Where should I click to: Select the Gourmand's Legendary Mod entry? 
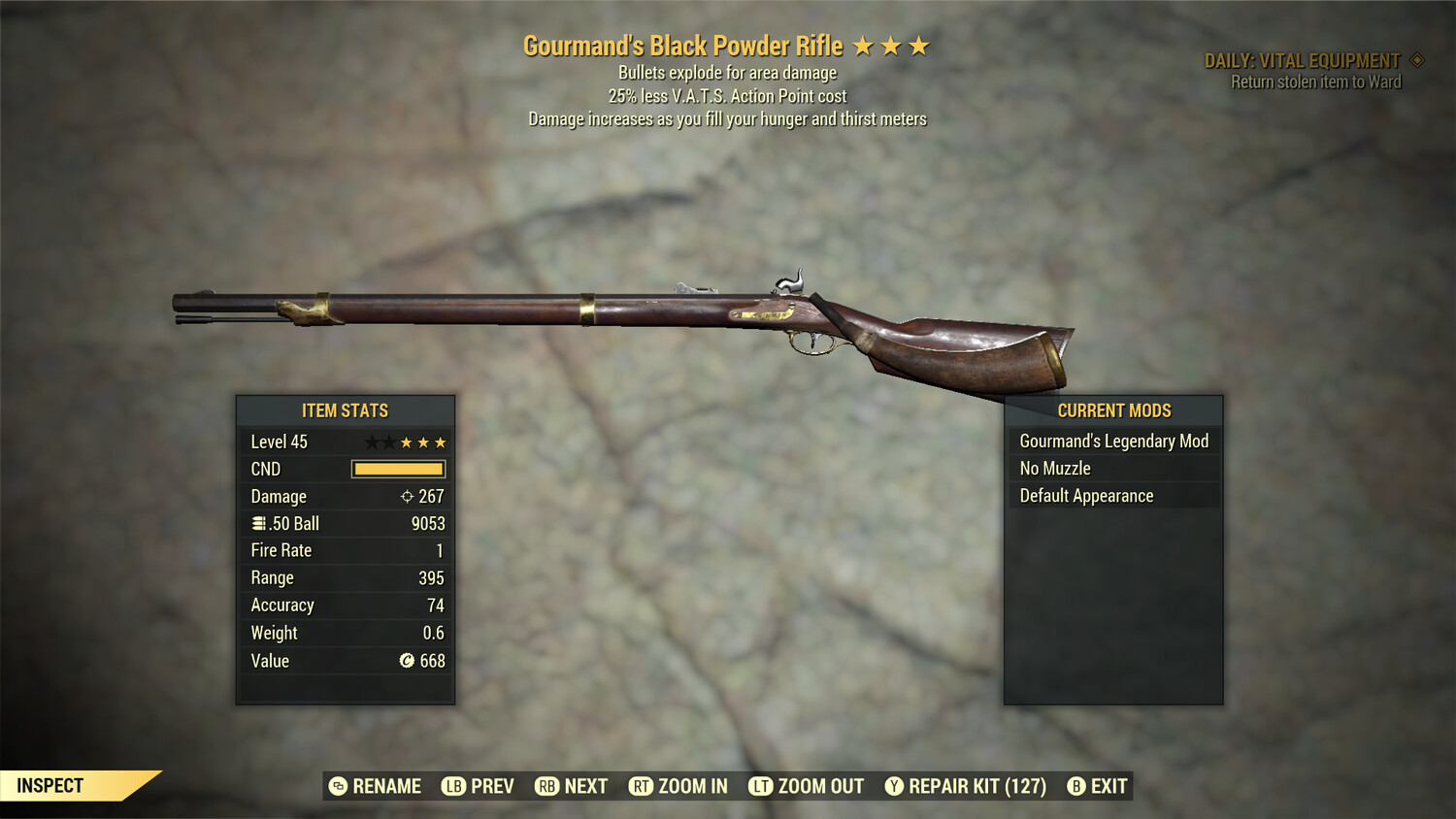pos(1112,441)
